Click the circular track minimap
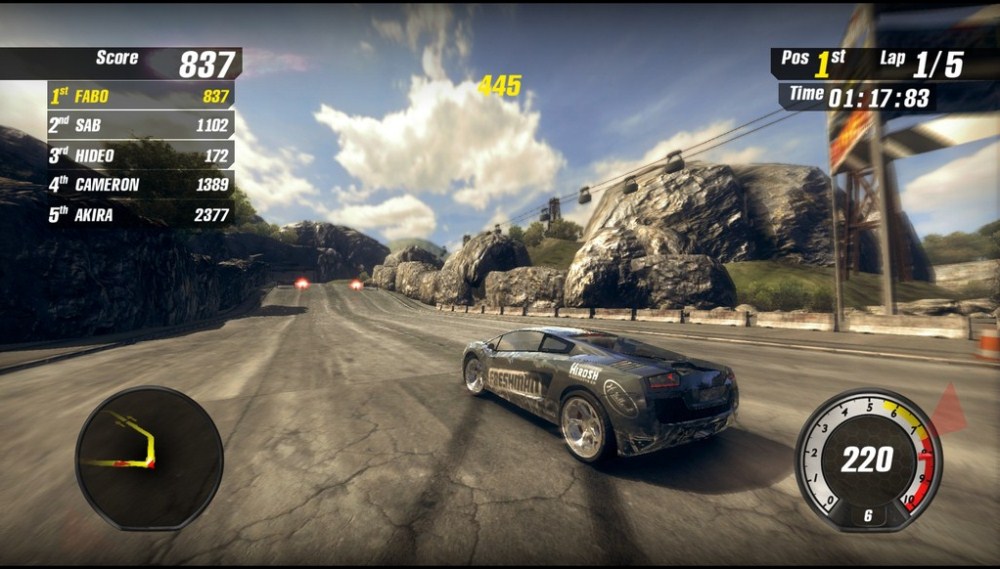Screen dimensions: 1000x569 pos(149,457)
